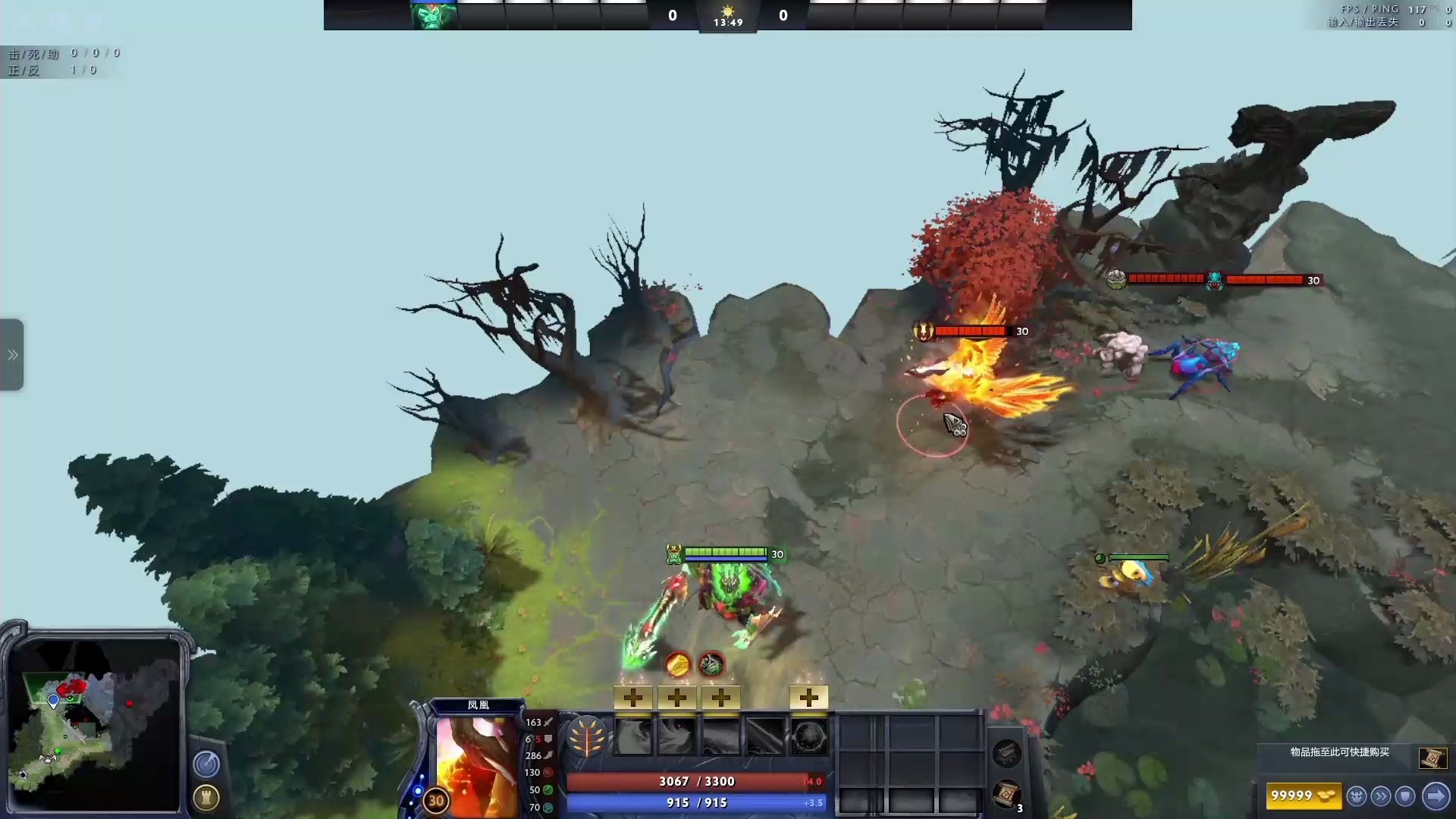Click the courier icon next to gold
This screenshot has height=819, width=1456.
1357,796
